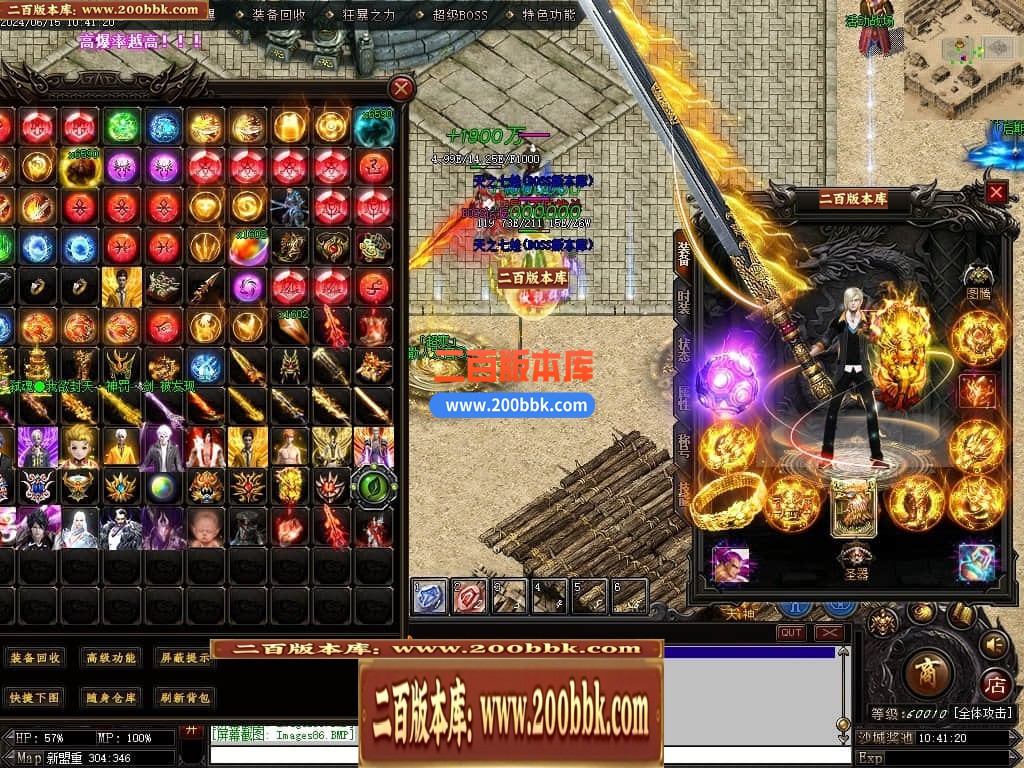This screenshot has height=768, width=1024.
Task: Toggle the 屏蔽提示 block hints button
Action: pos(185,658)
